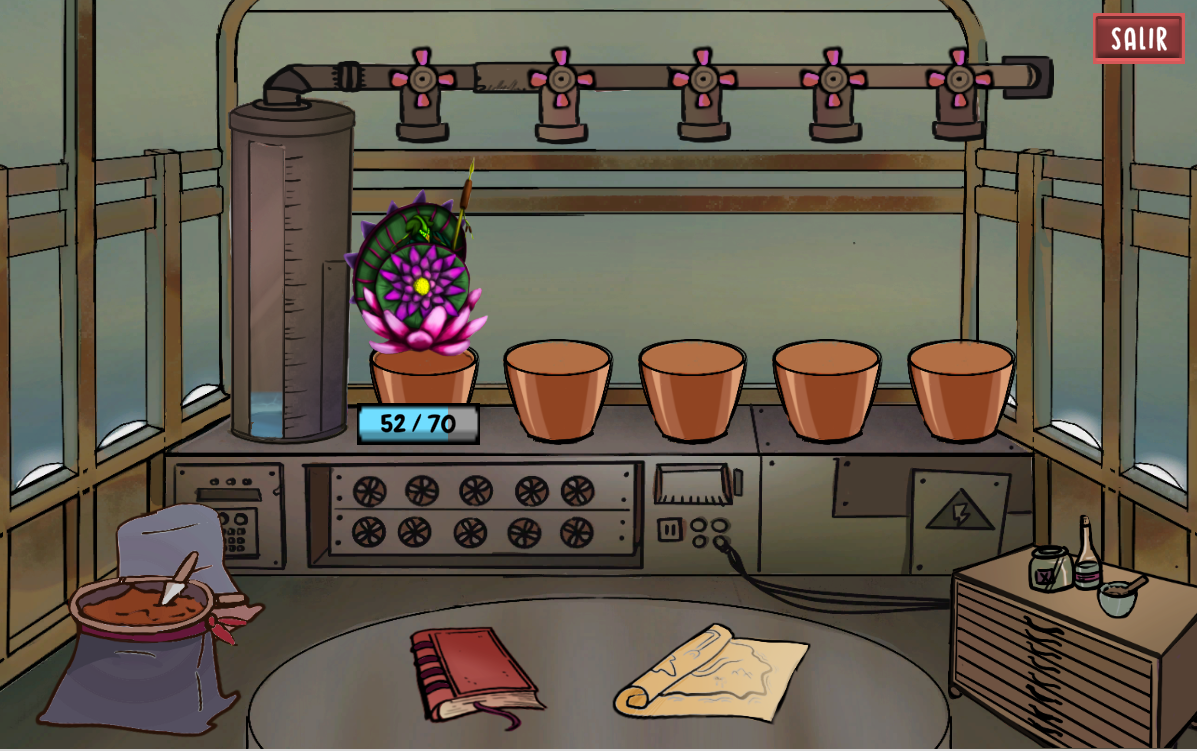Select the pot with the pink flower
This screenshot has width=1197, height=751.
tap(423, 371)
